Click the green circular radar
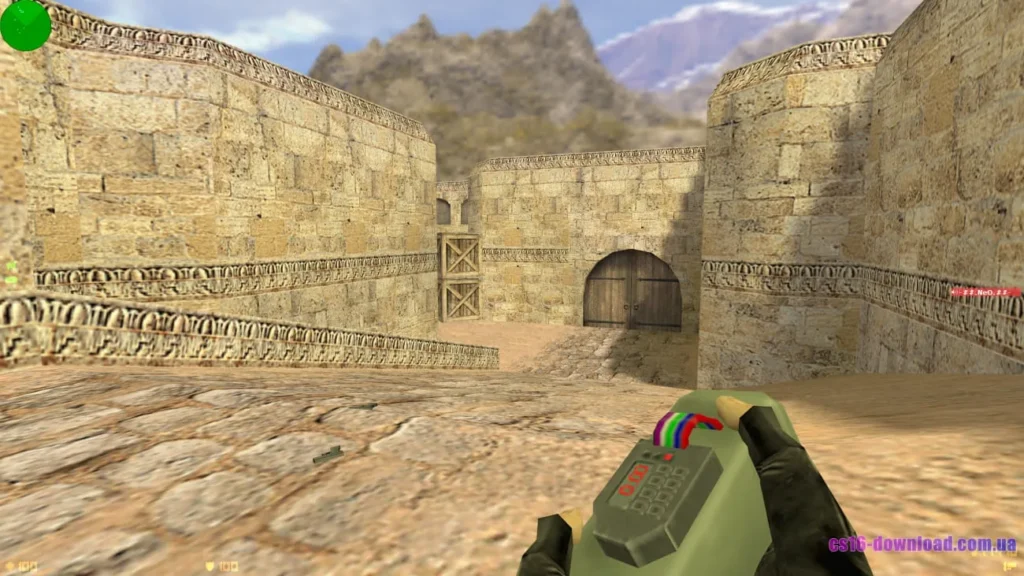Image resolution: width=1024 pixels, height=576 pixels. coord(25,25)
